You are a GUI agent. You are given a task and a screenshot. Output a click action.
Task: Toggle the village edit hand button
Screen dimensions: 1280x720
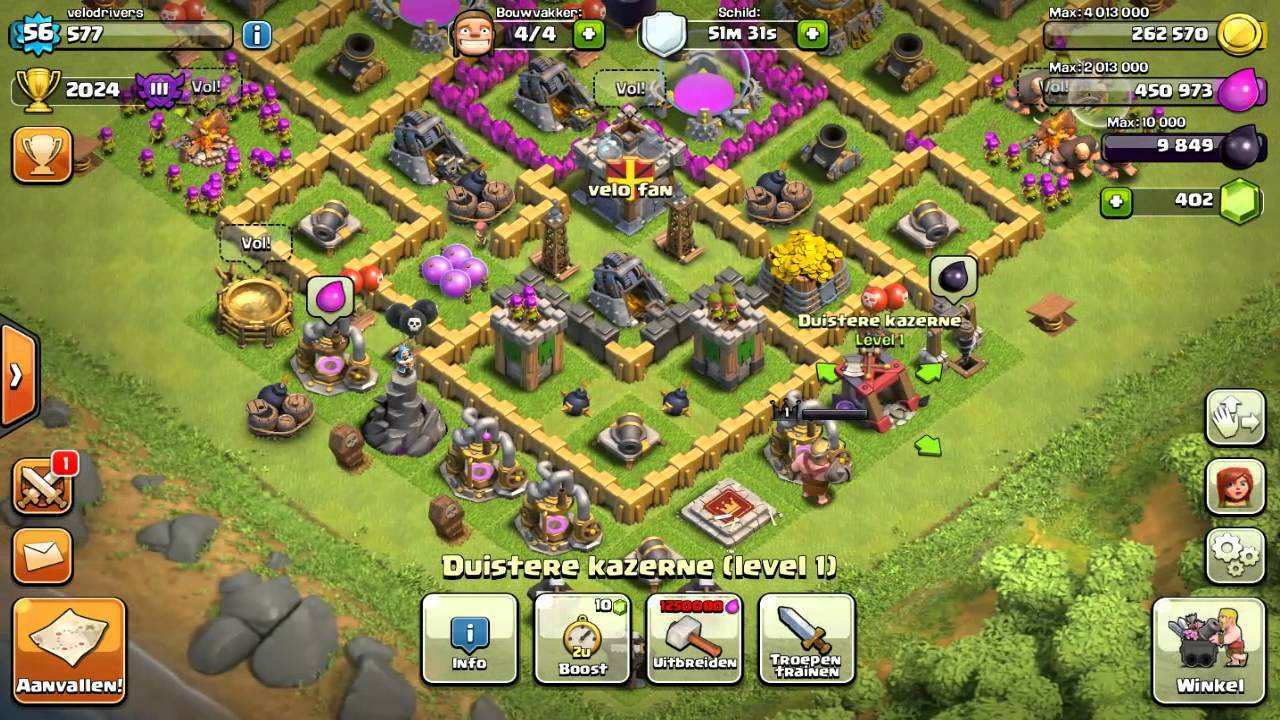1235,418
